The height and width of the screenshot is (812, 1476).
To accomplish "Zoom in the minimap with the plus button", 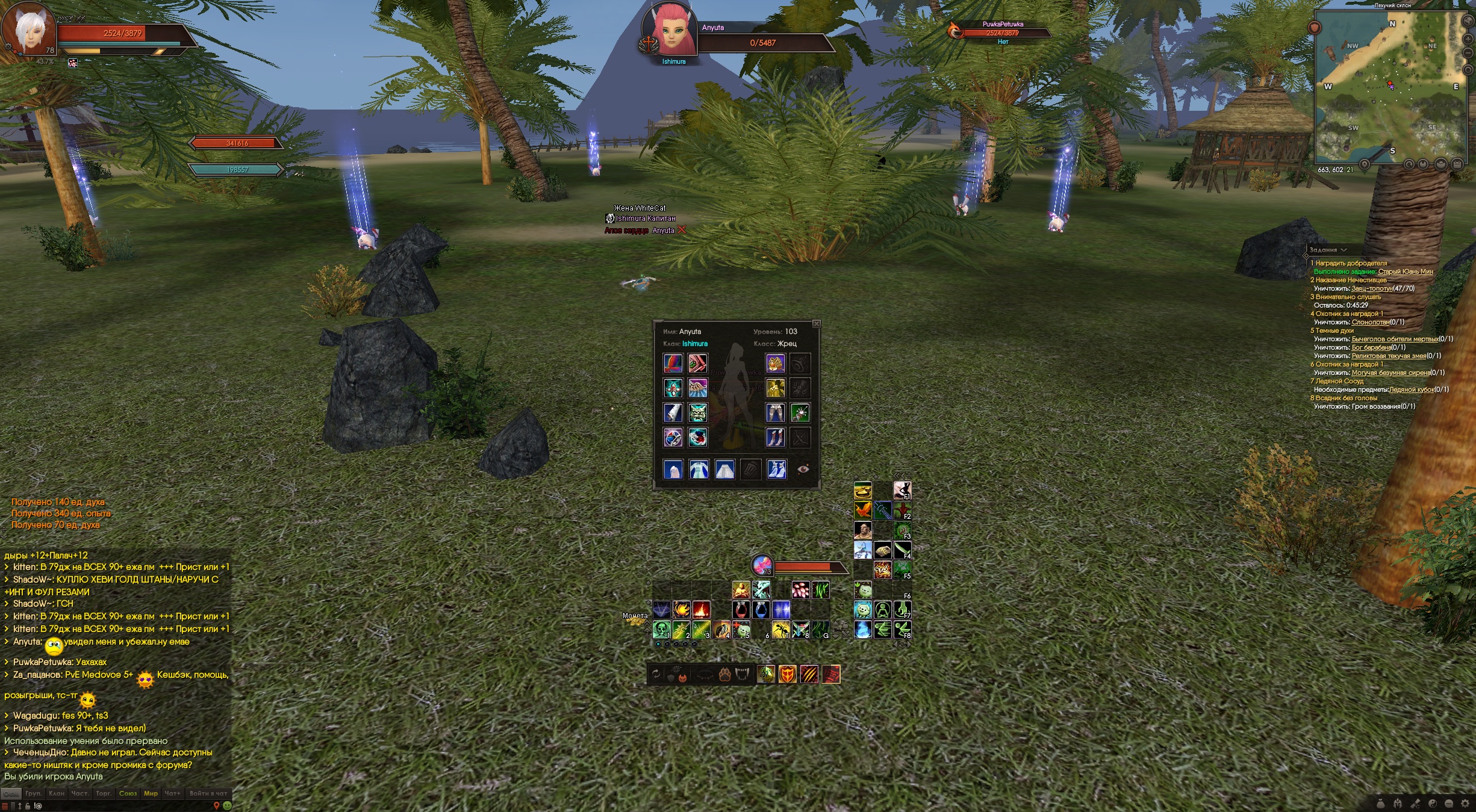I will (x=1469, y=39).
